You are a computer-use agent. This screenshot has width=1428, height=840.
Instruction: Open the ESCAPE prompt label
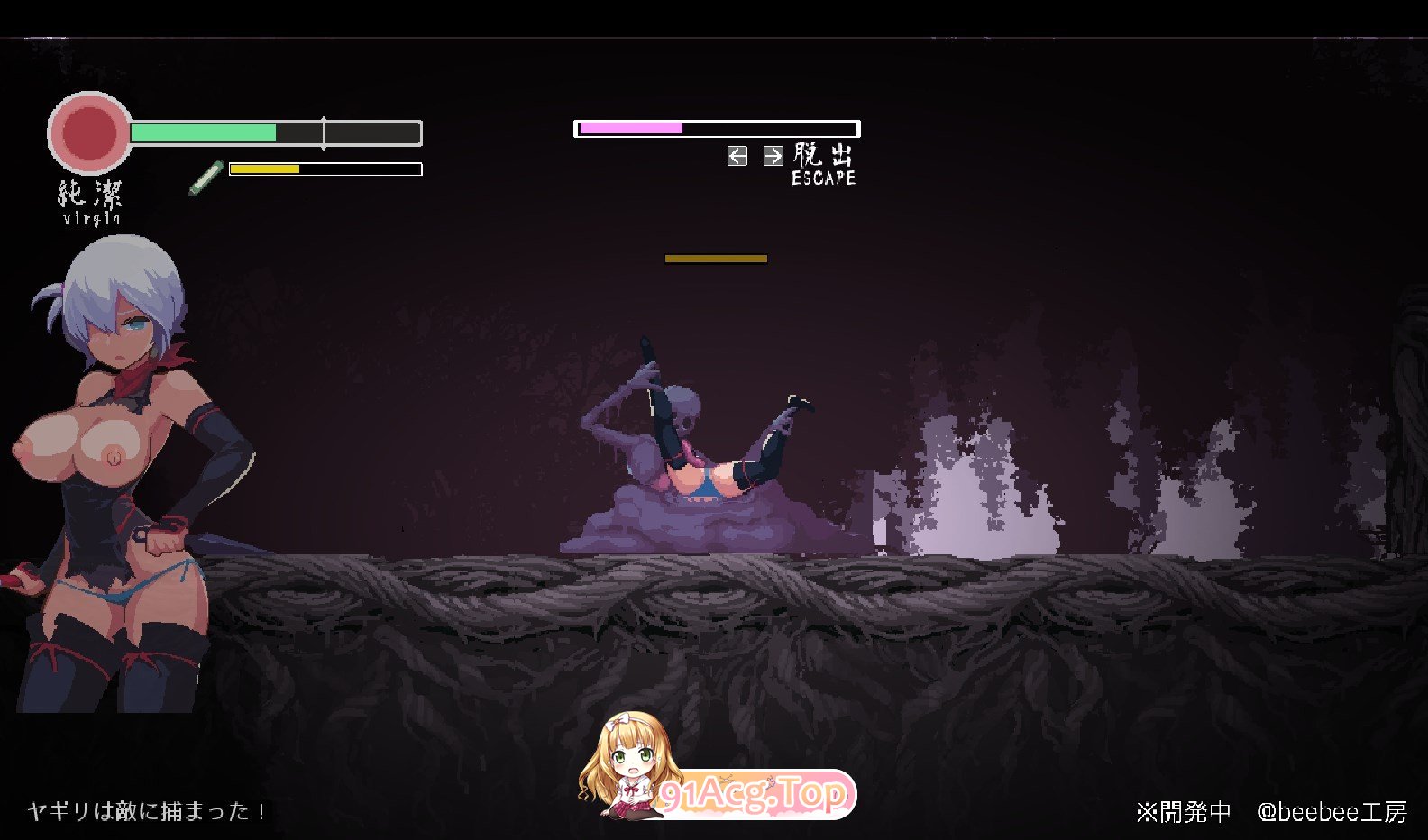[x=822, y=178]
